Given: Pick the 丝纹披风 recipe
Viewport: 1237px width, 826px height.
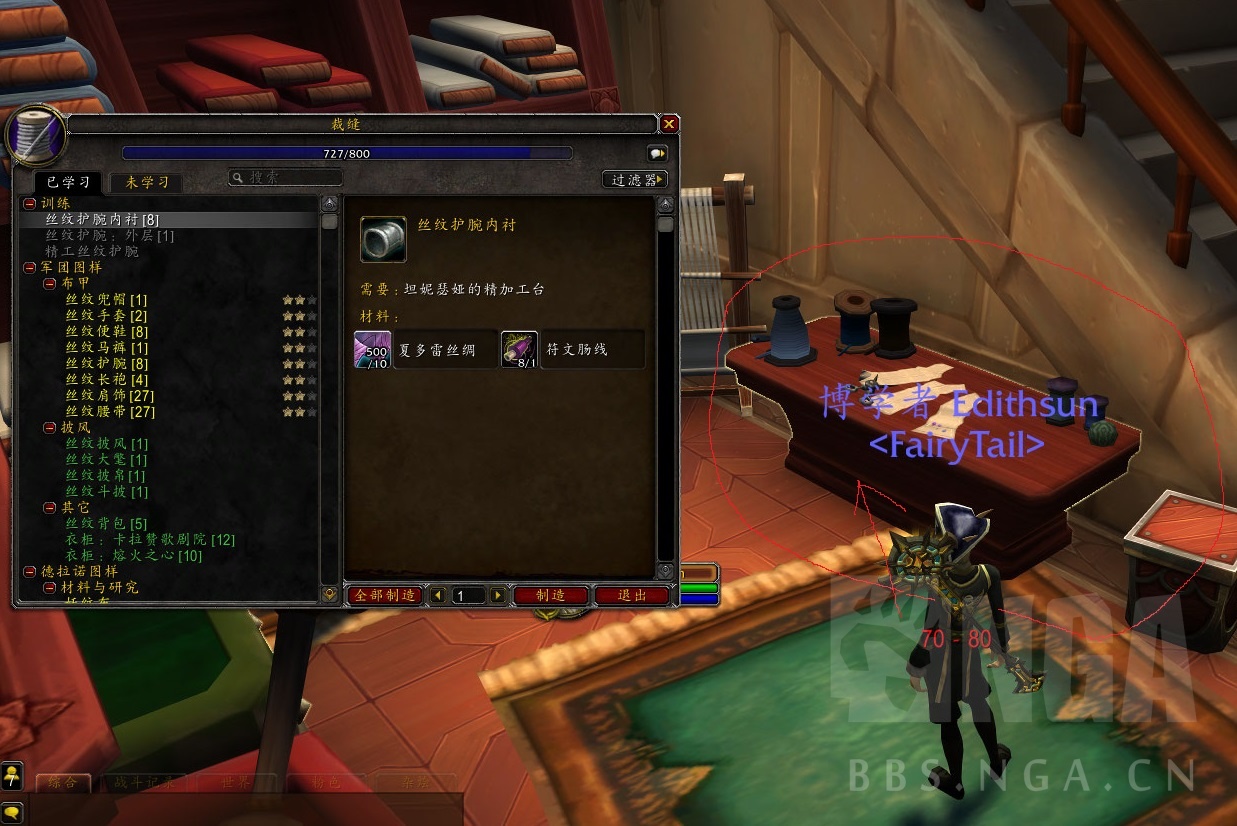Looking at the screenshot, I should 106,443.
